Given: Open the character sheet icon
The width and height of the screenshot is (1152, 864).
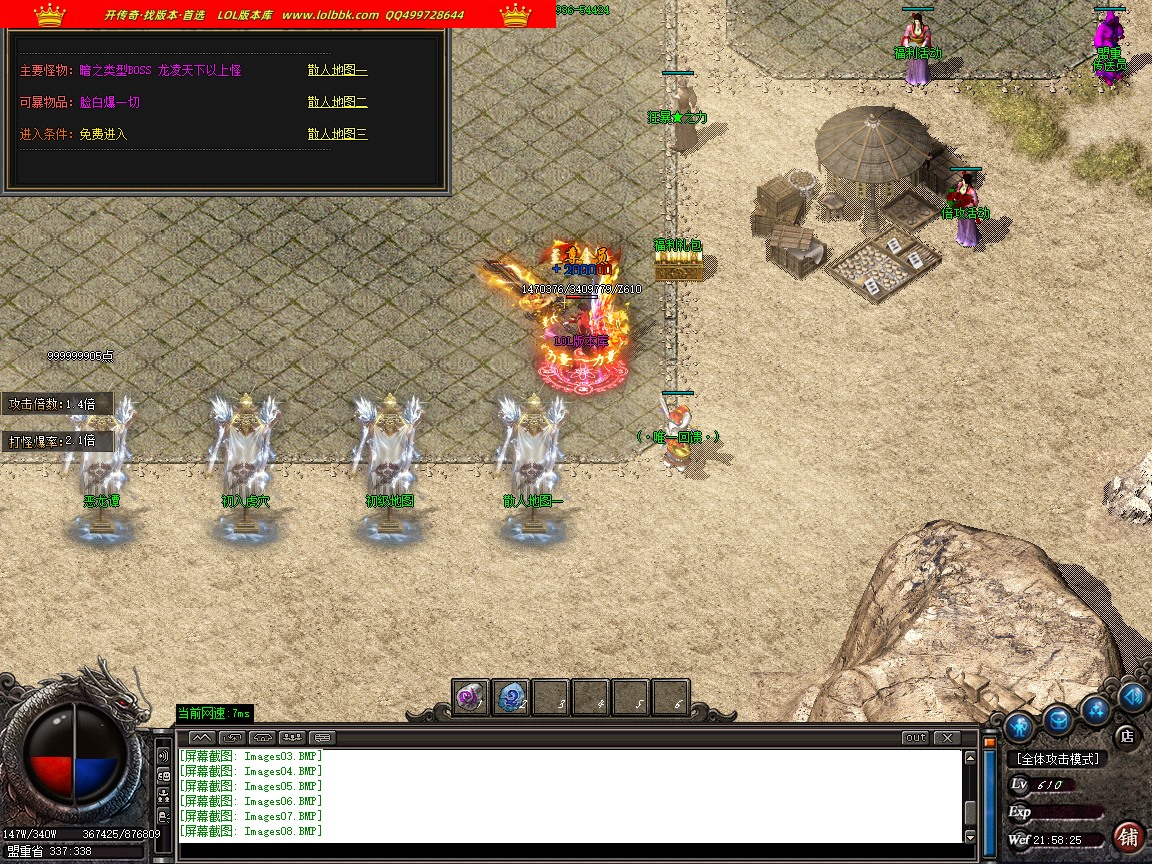Looking at the screenshot, I should tap(1019, 725).
